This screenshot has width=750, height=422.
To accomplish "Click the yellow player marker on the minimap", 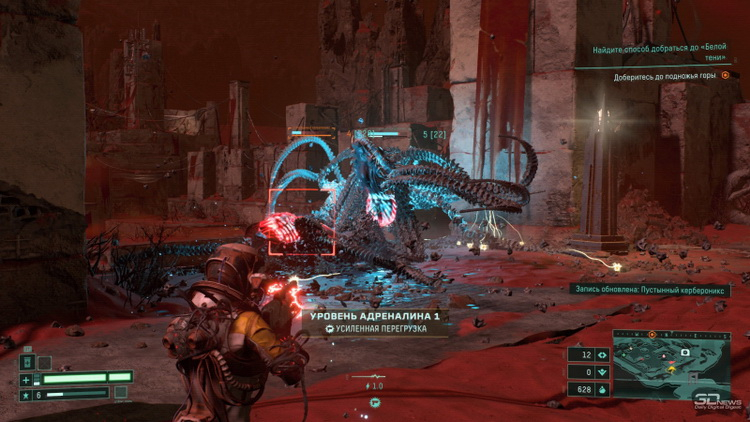I will [x=671, y=369].
